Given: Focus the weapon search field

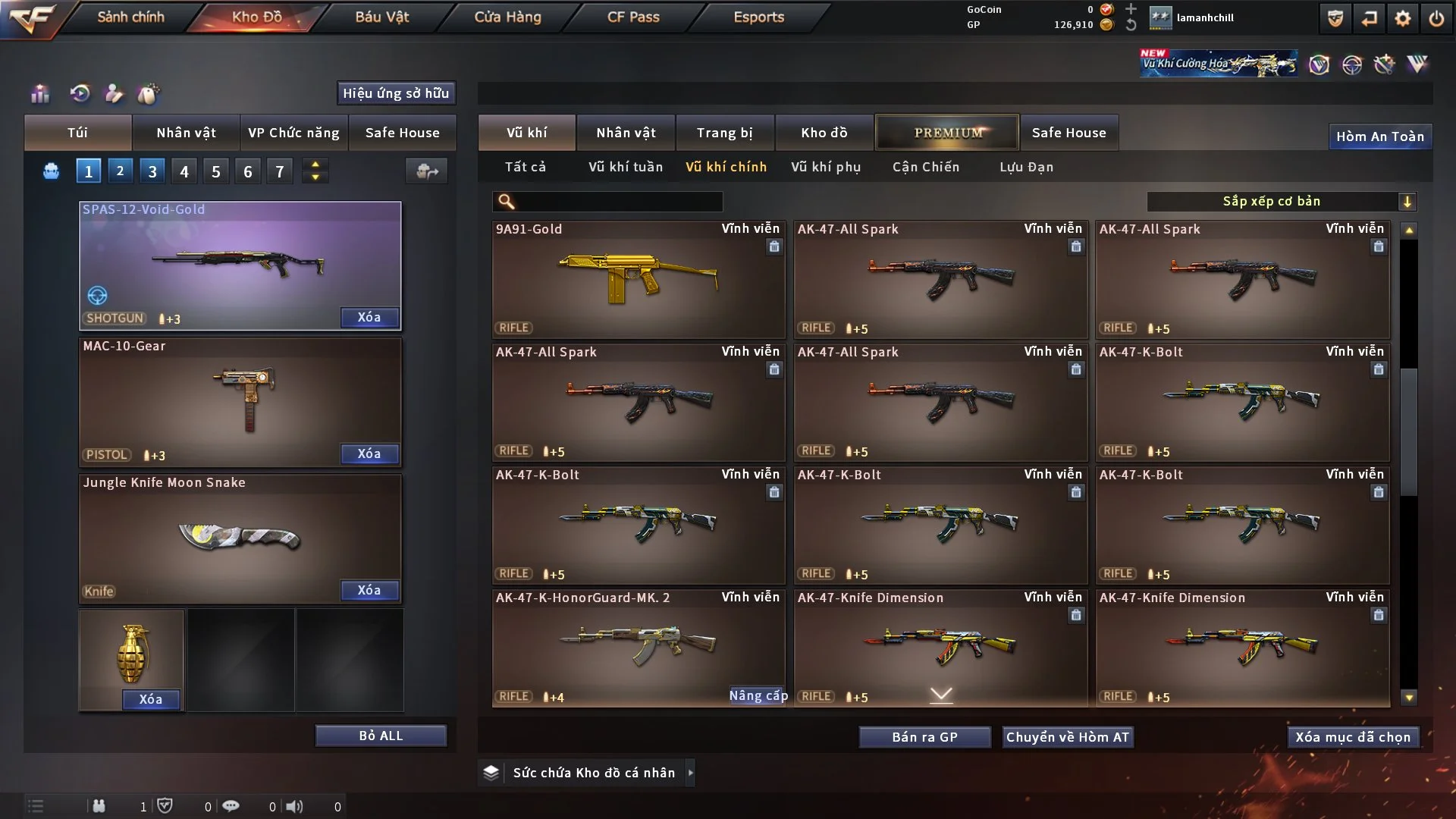Looking at the screenshot, I should pyautogui.click(x=618, y=201).
